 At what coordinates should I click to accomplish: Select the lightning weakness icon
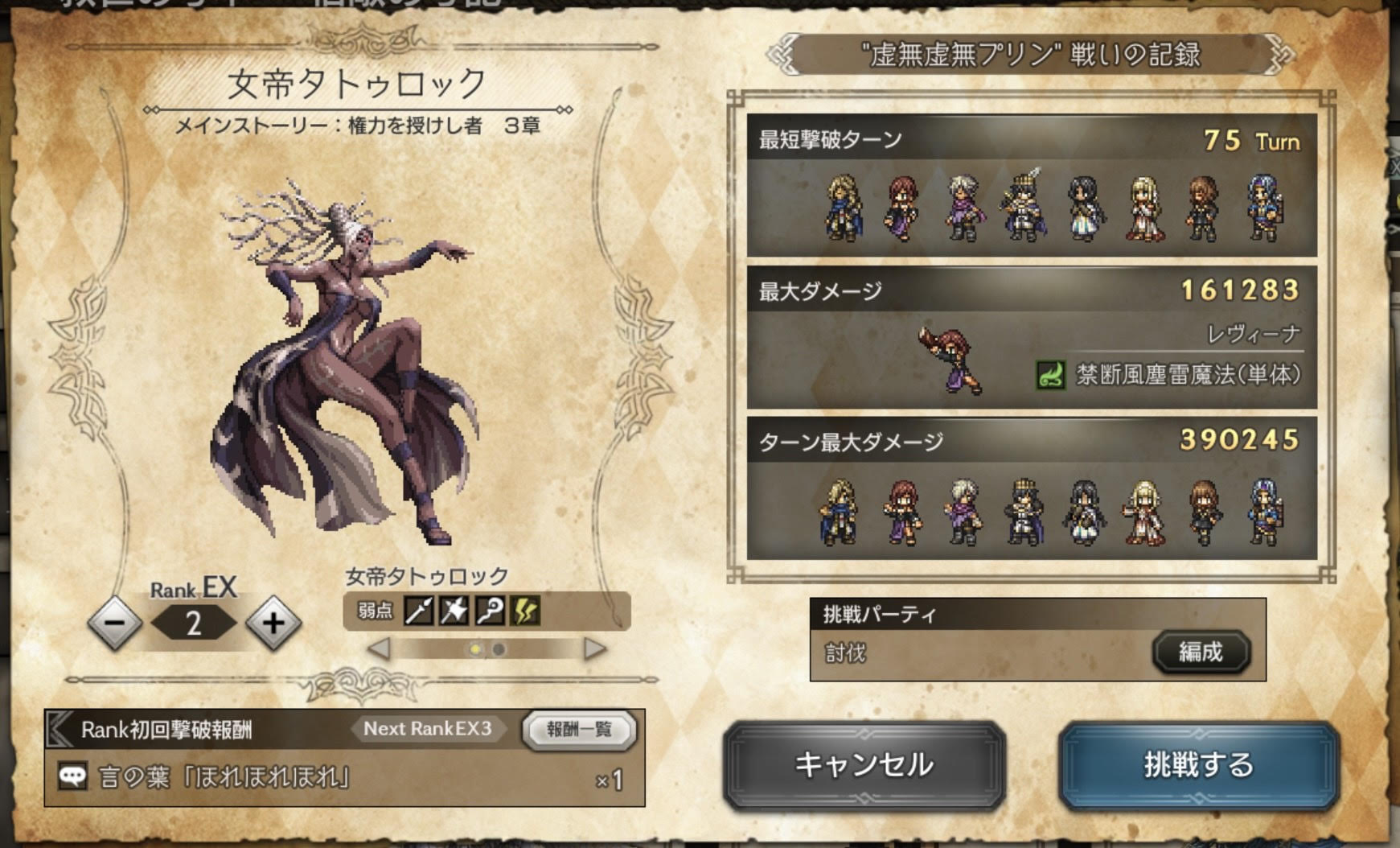click(x=525, y=611)
